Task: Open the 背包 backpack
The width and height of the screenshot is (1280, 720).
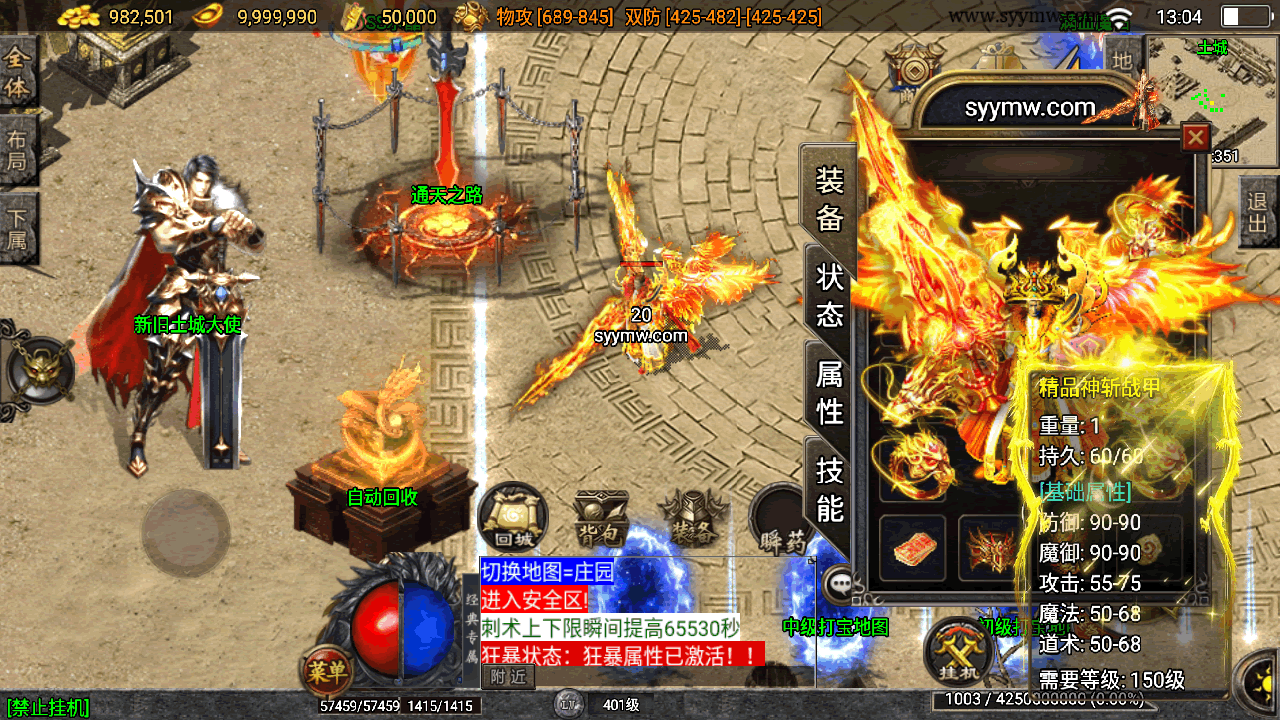Action: click(600, 520)
